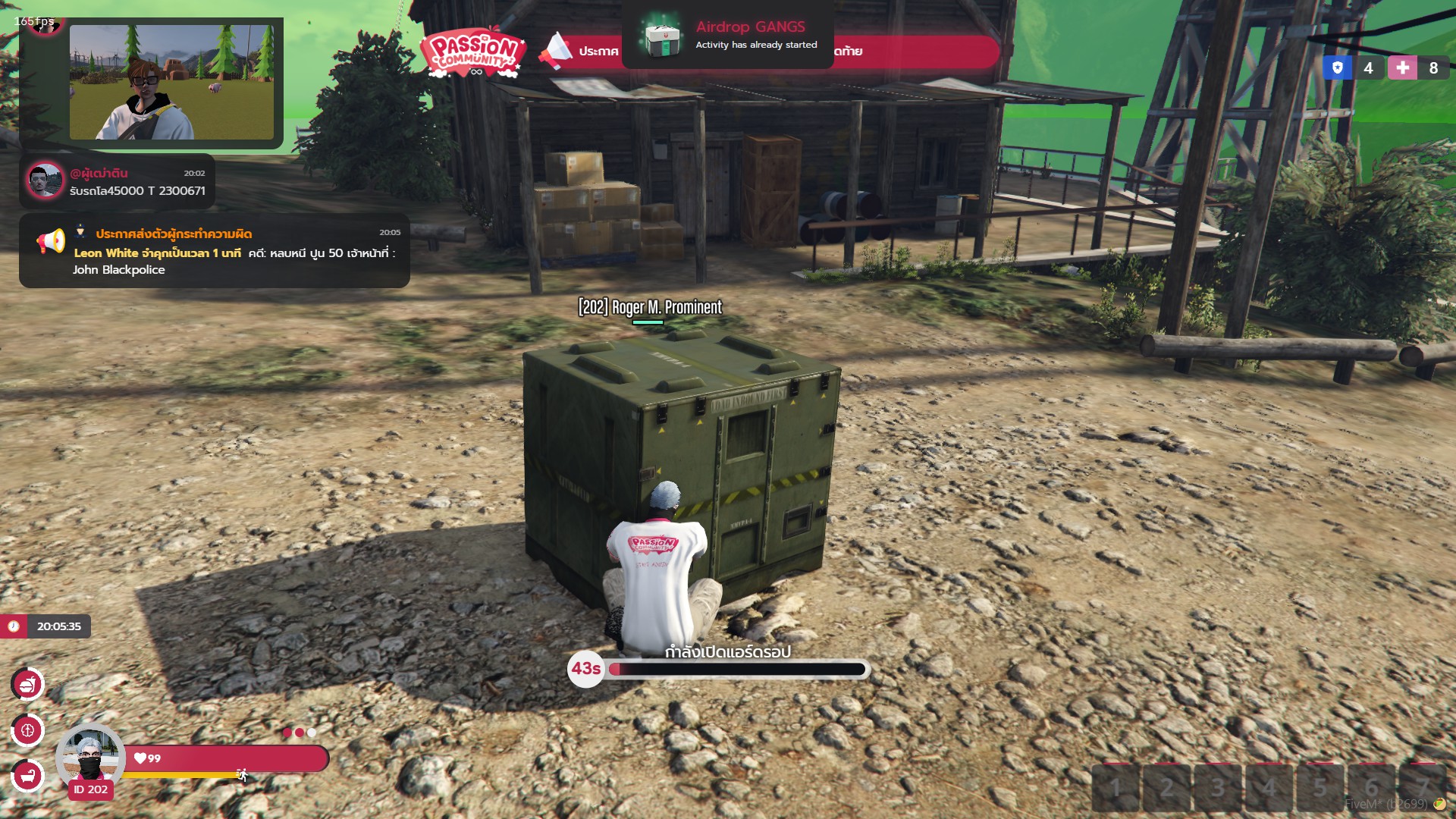The height and width of the screenshot is (819, 1456).
Task: Click the brain stress status icon
Action: click(x=28, y=730)
